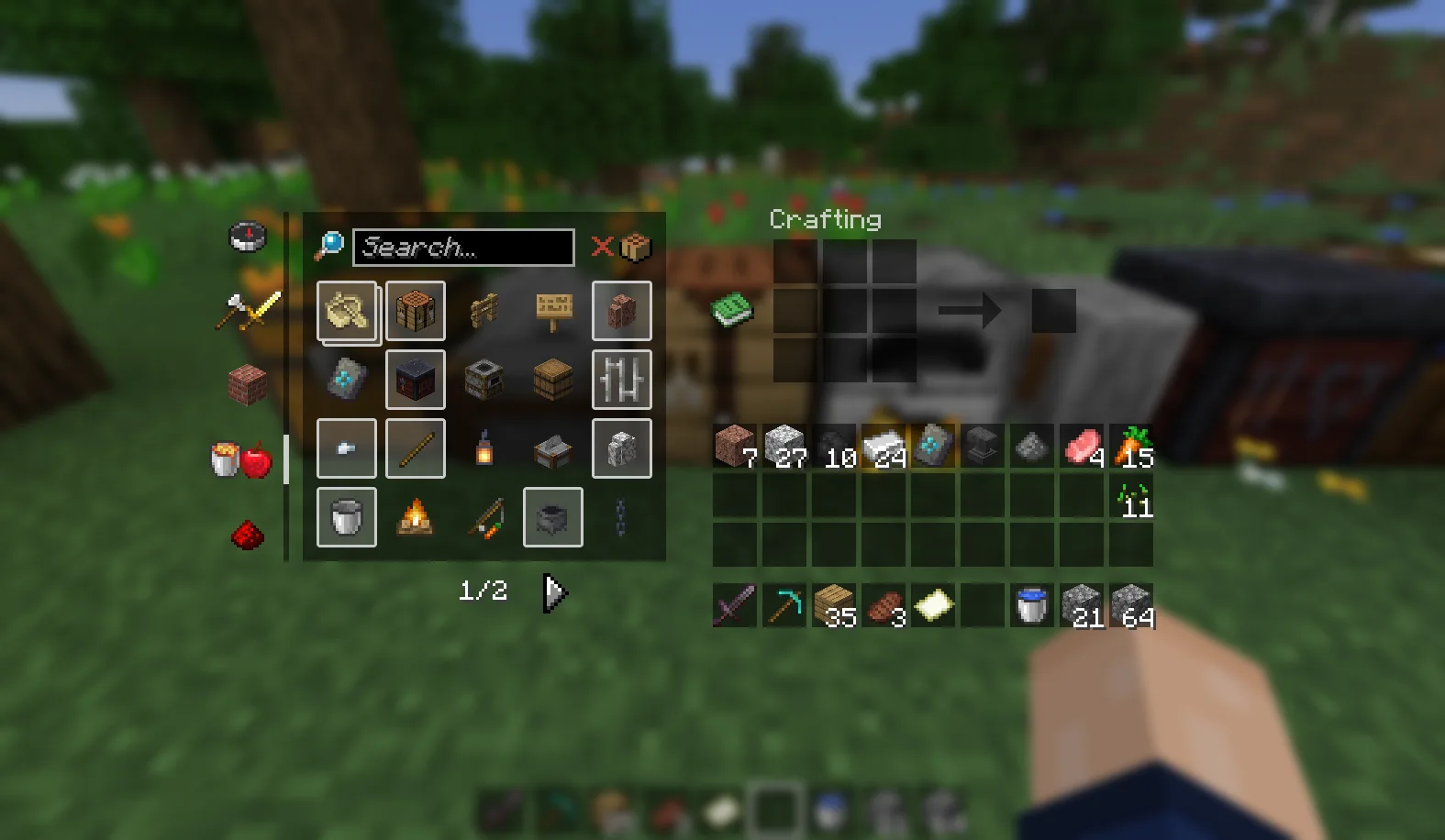Click inside the Search text field

(x=463, y=248)
